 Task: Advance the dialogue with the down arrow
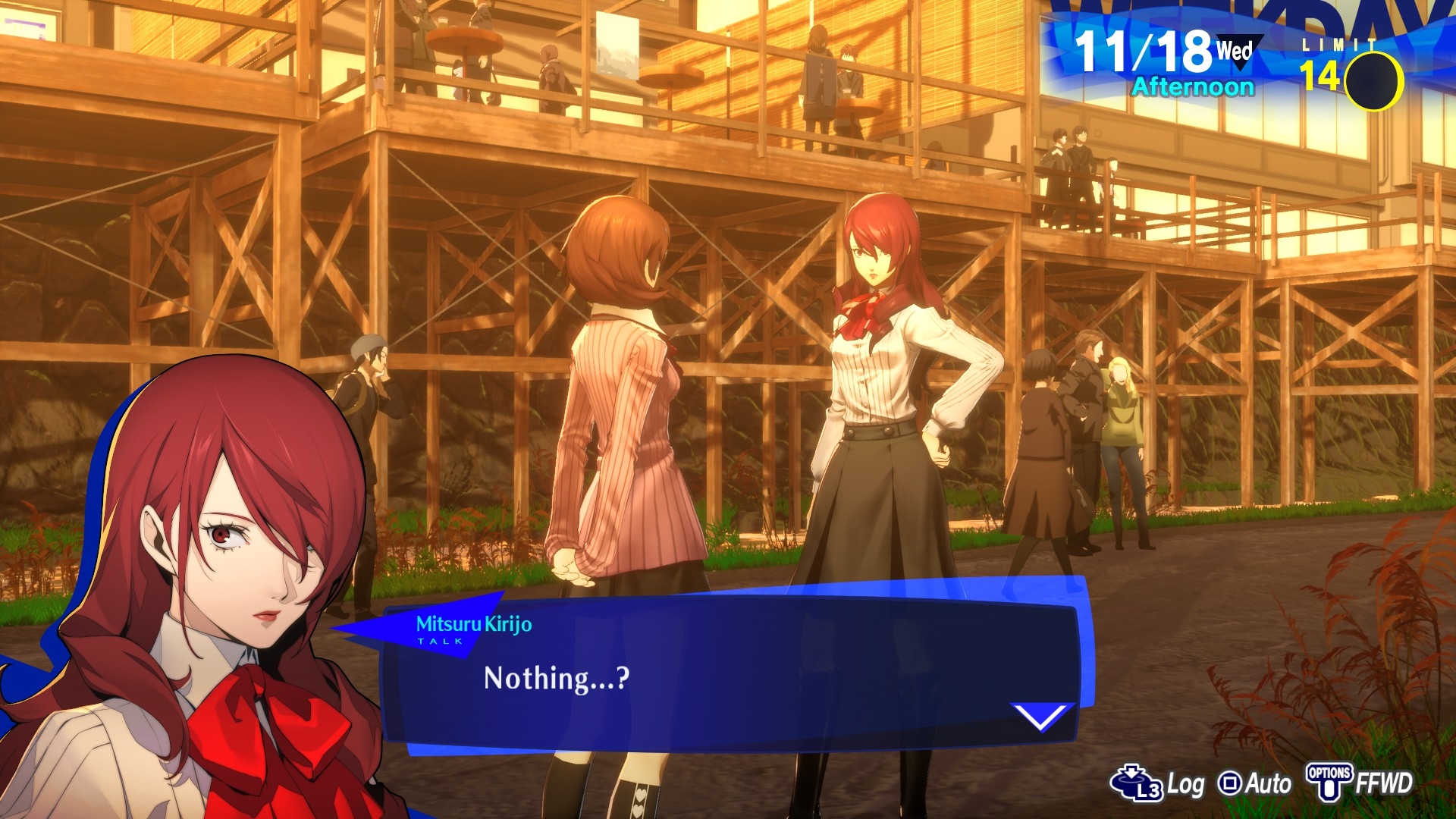coord(1042,715)
